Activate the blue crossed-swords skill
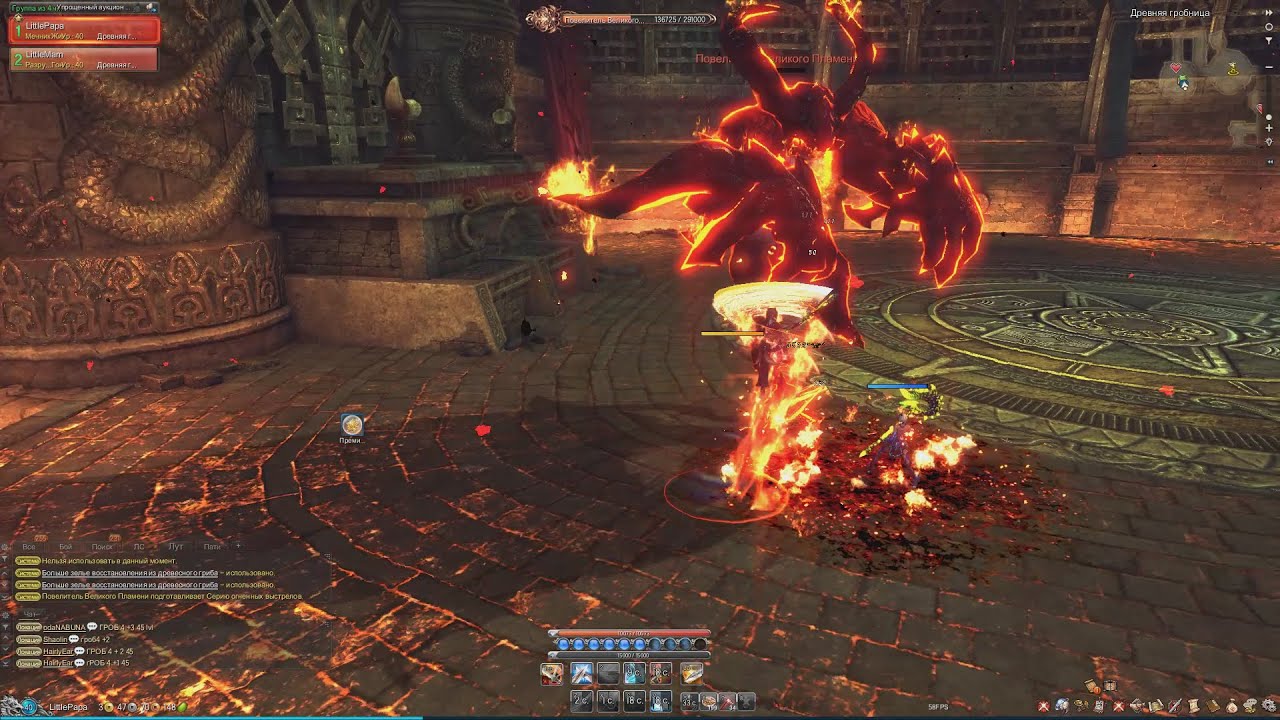 pyautogui.click(x=581, y=674)
